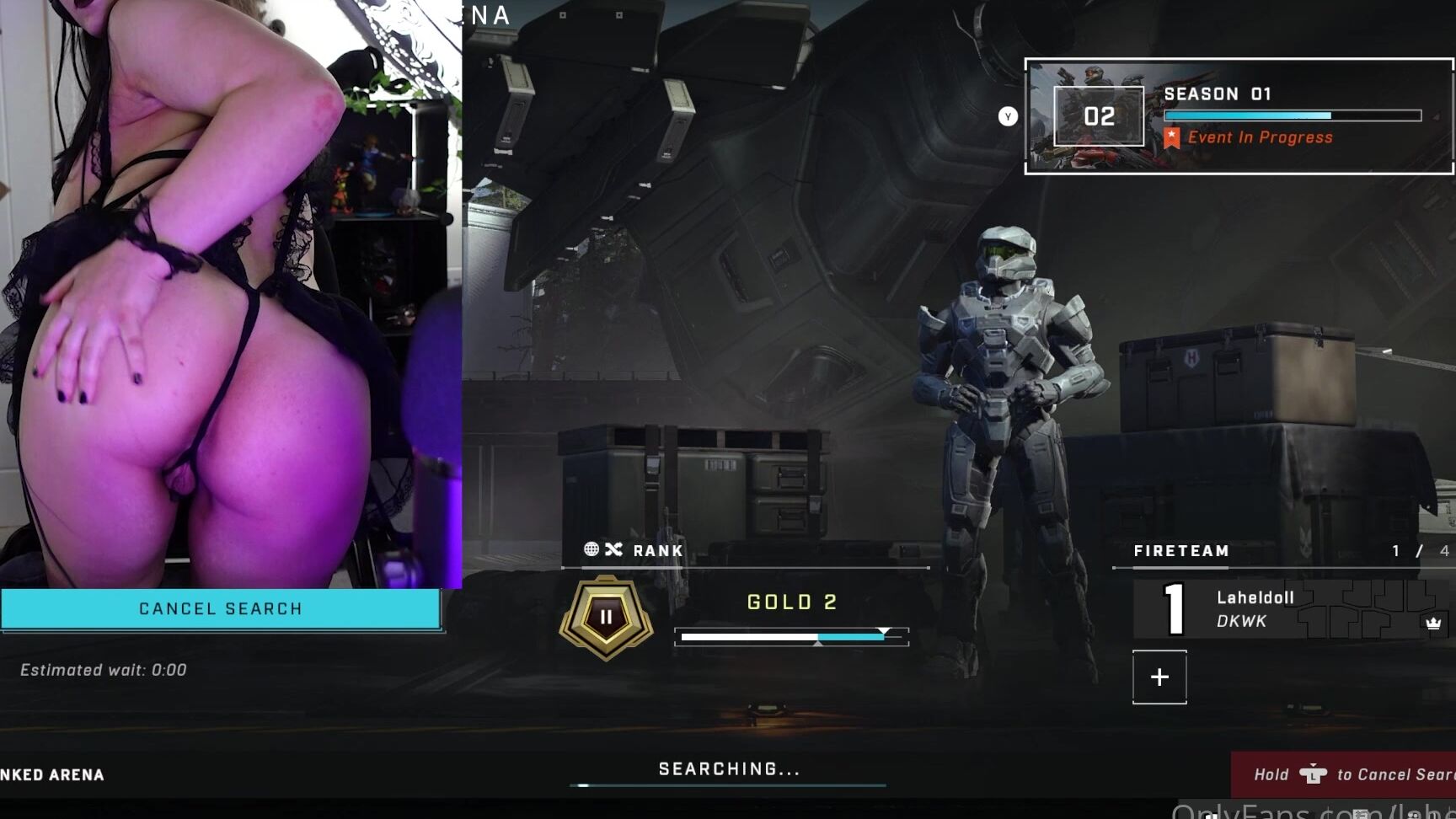Select the Laheldoll DKWK player card
1456x819 pixels.
point(1255,608)
